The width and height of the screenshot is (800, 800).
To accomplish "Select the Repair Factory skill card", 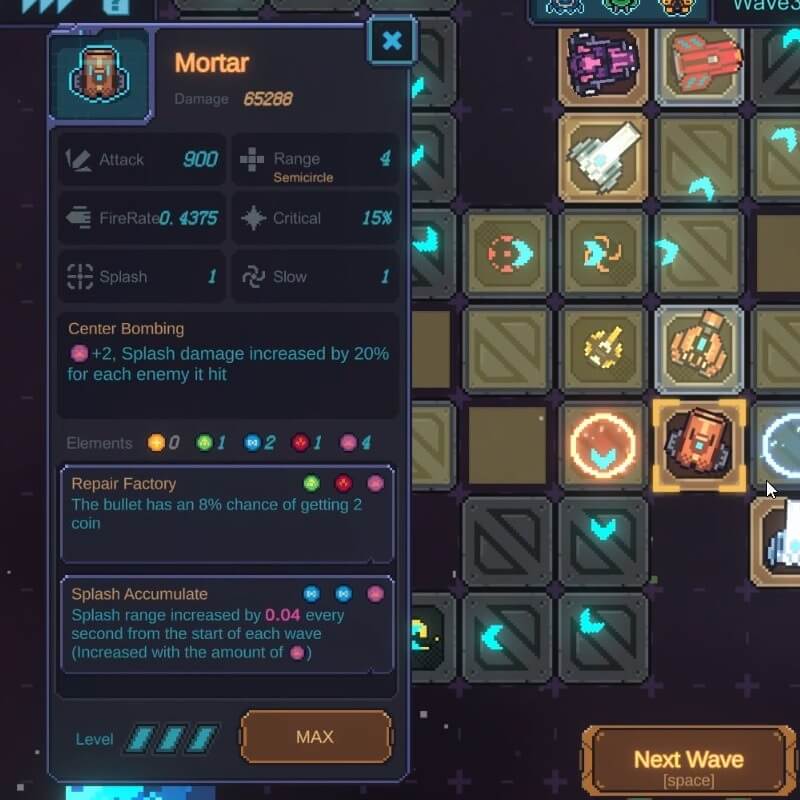I will (228, 513).
